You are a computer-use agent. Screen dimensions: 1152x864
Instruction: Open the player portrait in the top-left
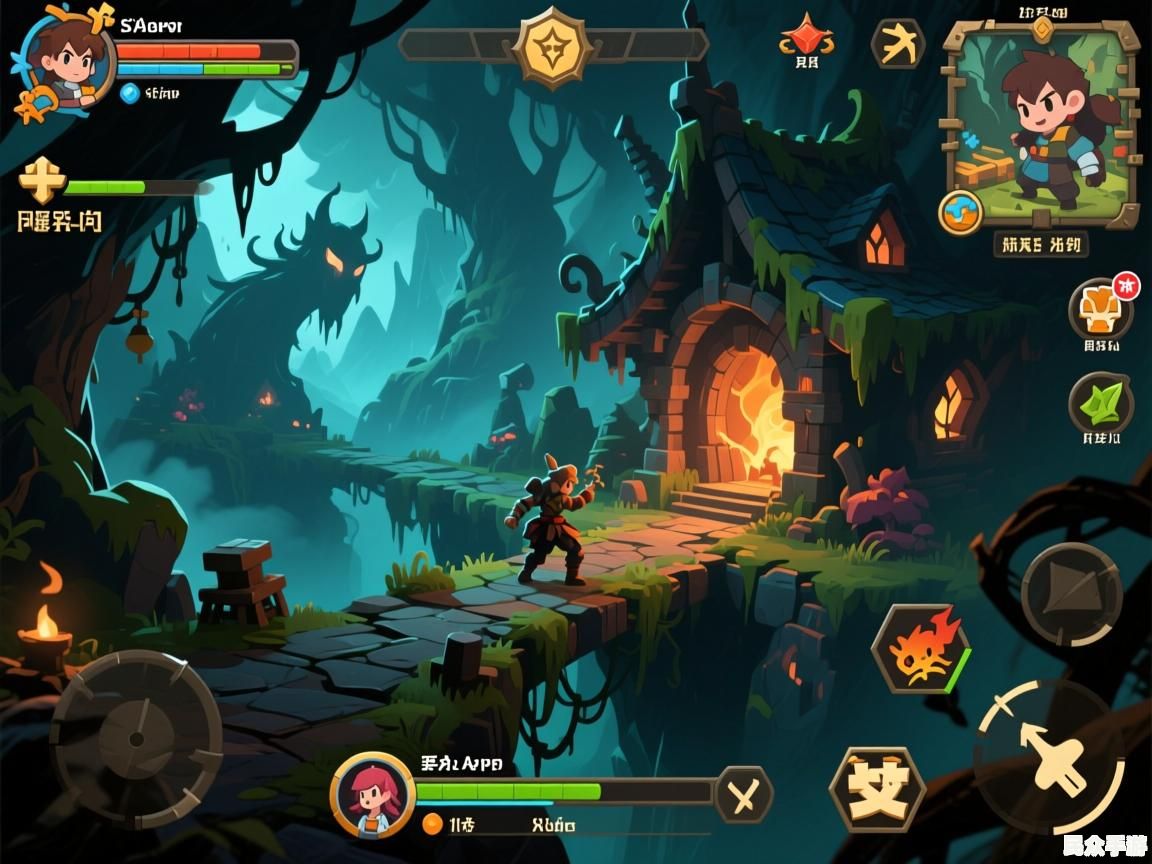pyautogui.click(x=62, y=62)
